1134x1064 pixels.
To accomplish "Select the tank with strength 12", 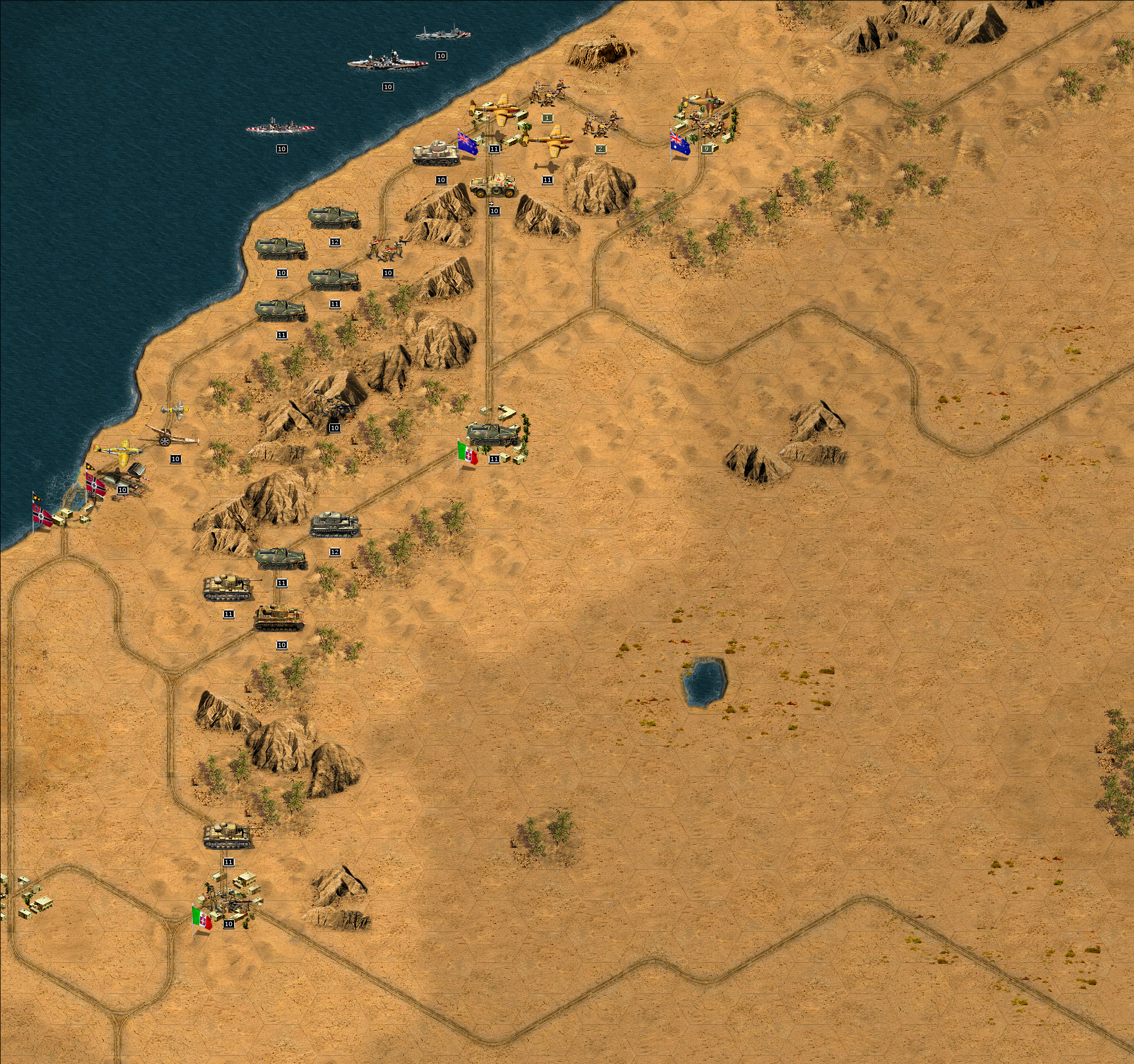I will tap(335, 525).
